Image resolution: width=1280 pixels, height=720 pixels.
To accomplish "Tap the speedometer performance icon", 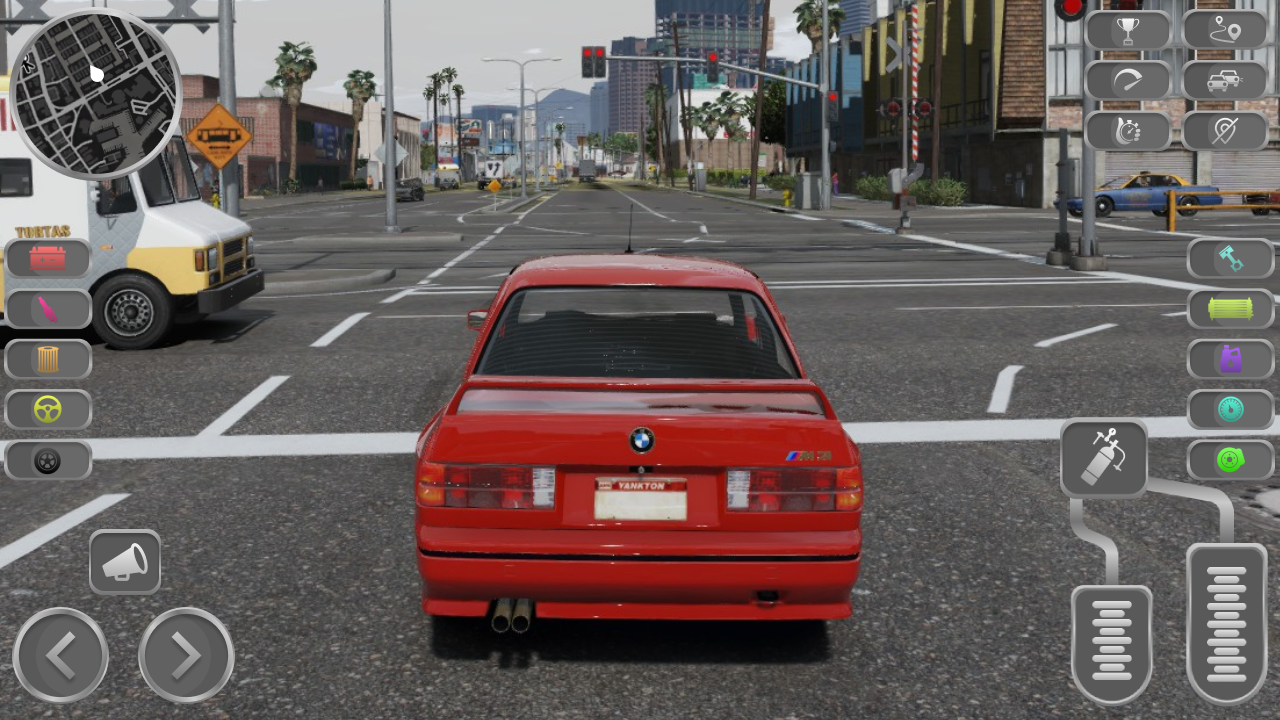I will click(x=1127, y=80).
